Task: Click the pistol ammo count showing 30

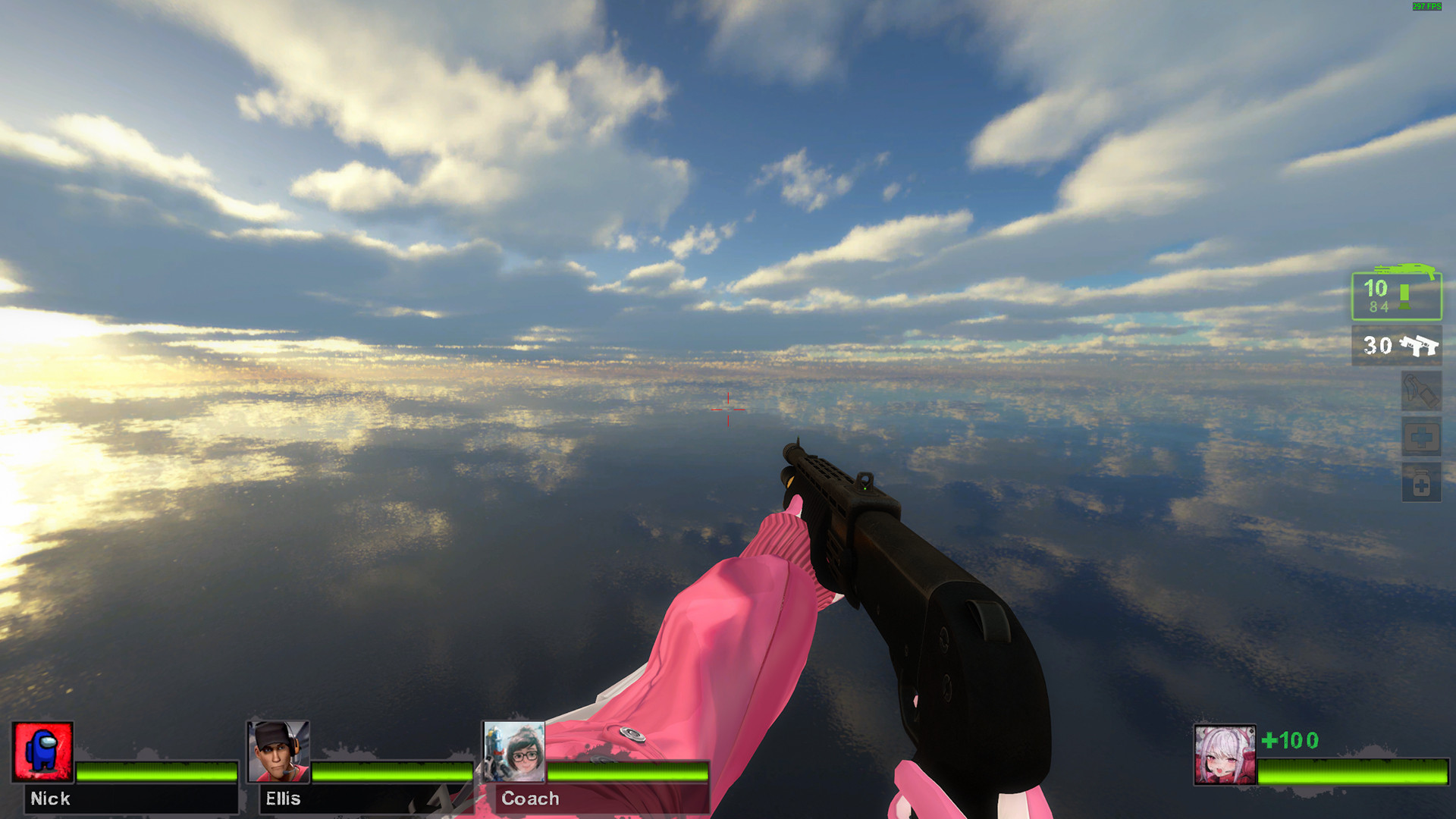Action: pyautogui.click(x=1378, y=345)
